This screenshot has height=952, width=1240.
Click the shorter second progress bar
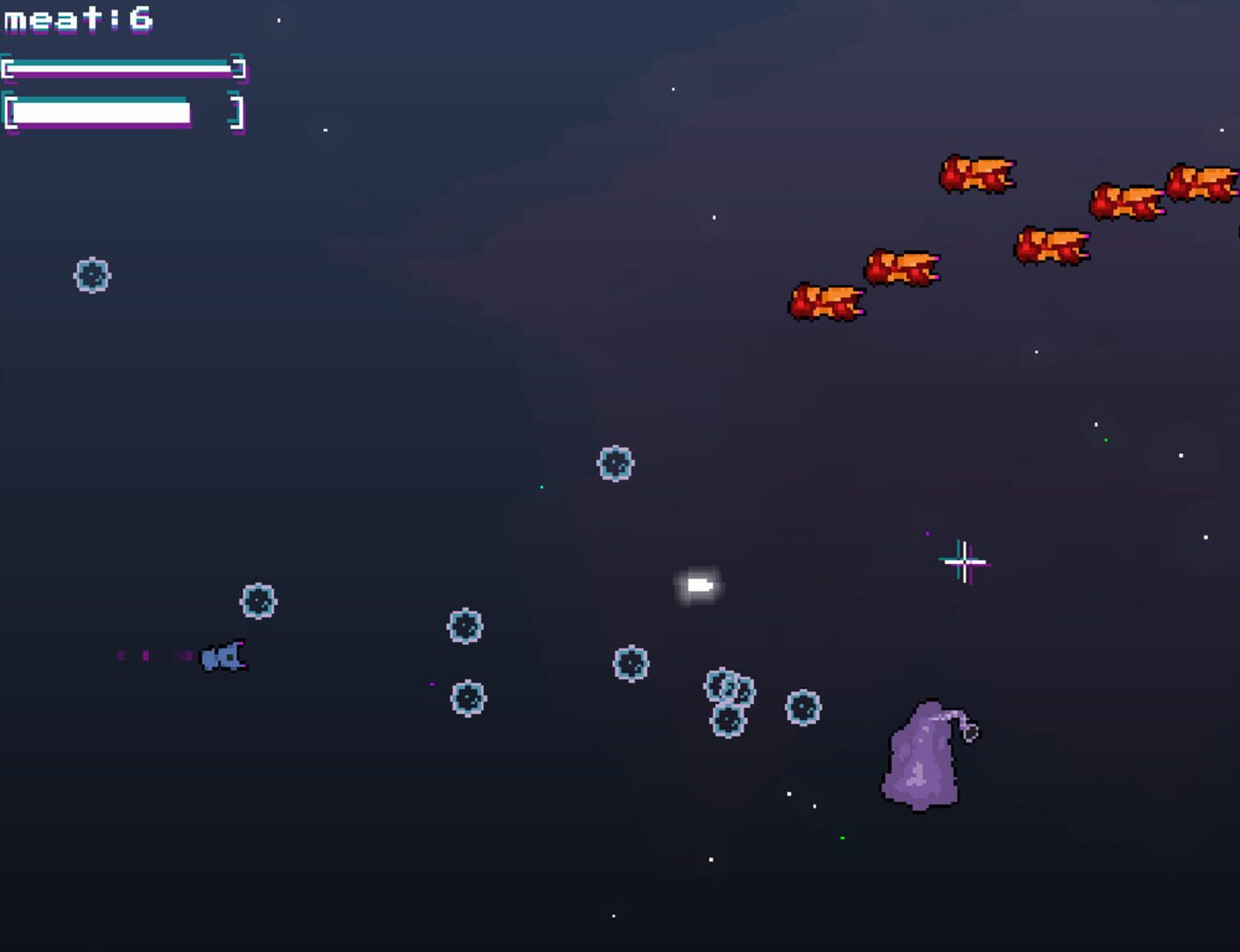click(101, 115)
